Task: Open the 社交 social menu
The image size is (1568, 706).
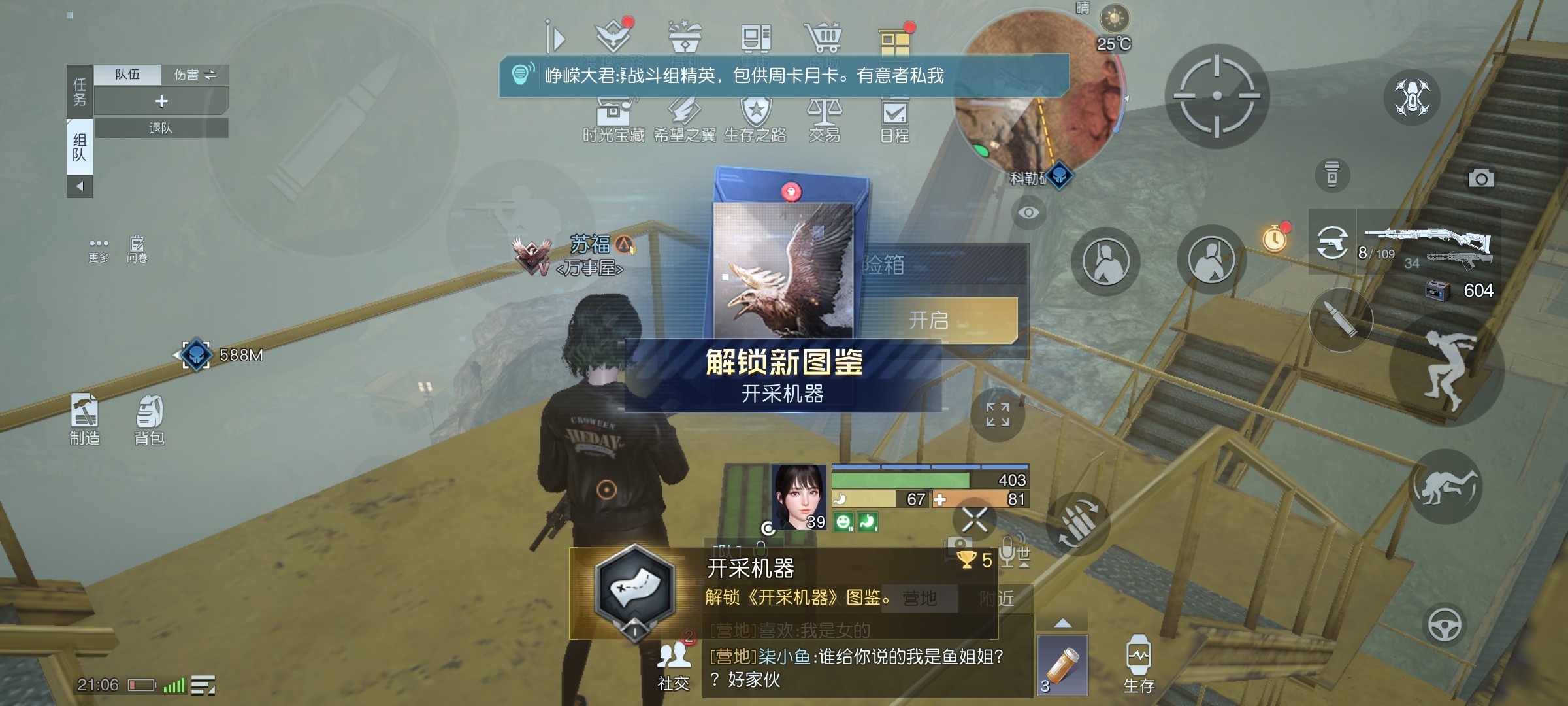Action: click(674, 665)
